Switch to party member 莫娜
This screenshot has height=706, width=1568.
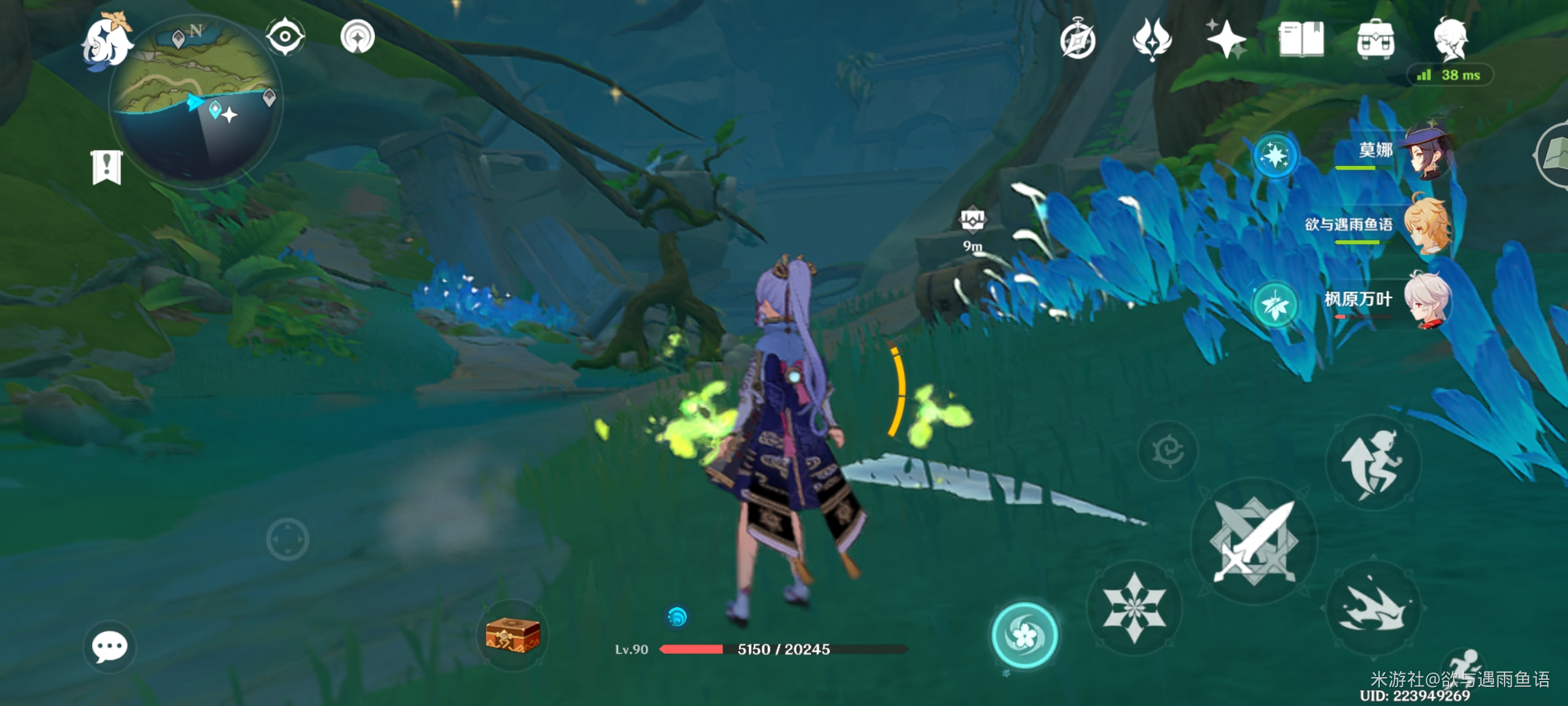(1428, 154)
